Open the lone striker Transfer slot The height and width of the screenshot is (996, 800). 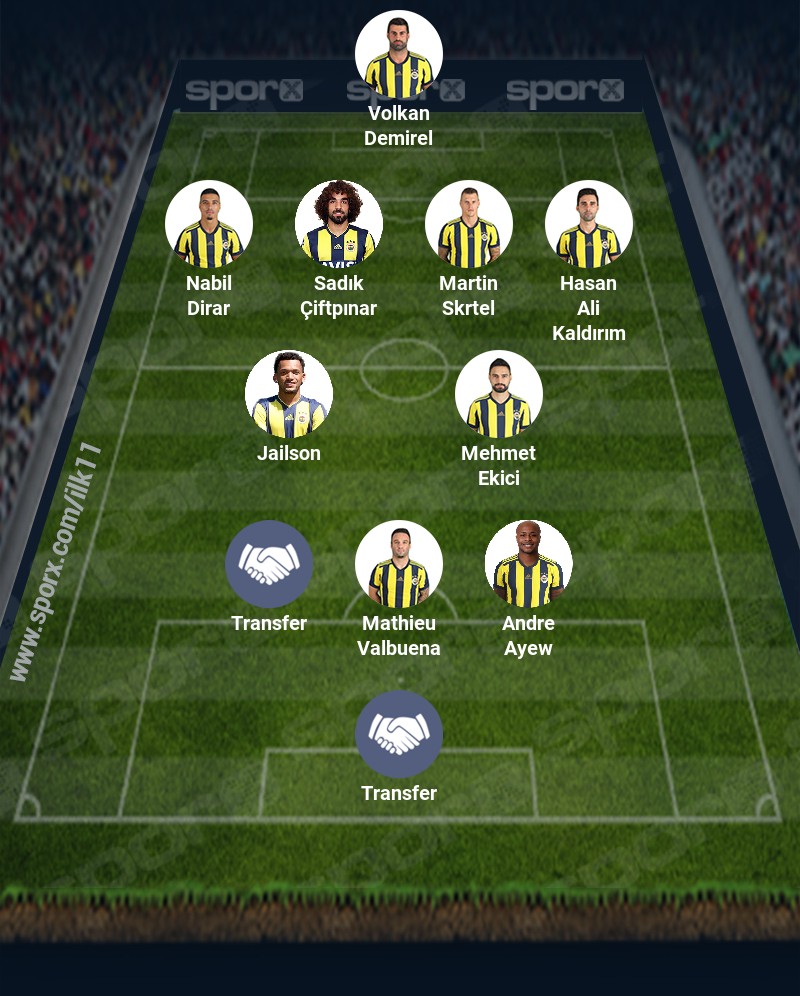399,735
